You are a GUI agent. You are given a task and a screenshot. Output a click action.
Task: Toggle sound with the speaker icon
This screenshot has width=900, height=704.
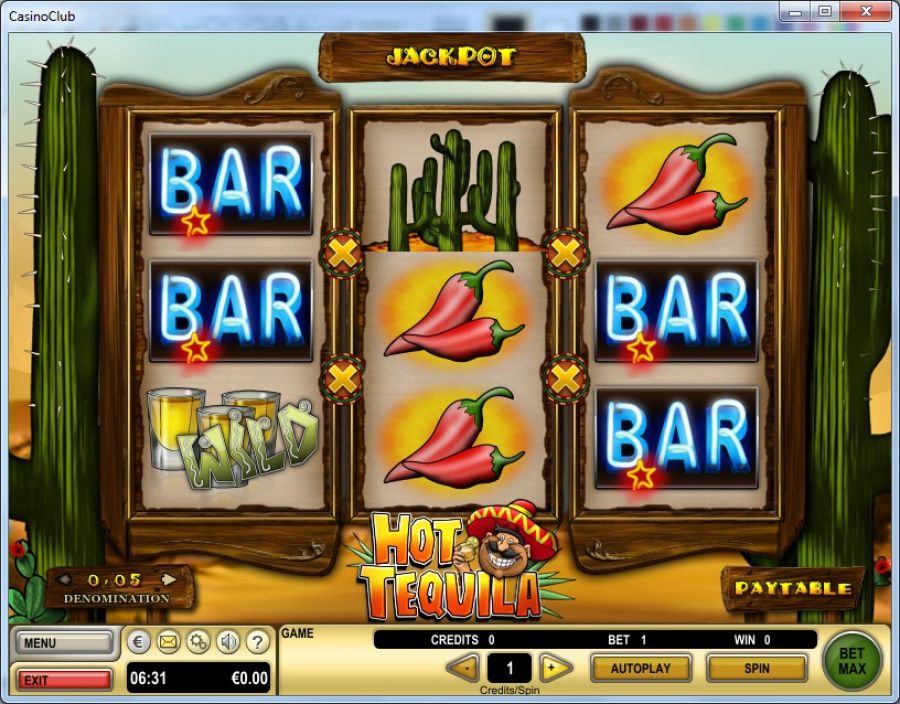[228, 641]
